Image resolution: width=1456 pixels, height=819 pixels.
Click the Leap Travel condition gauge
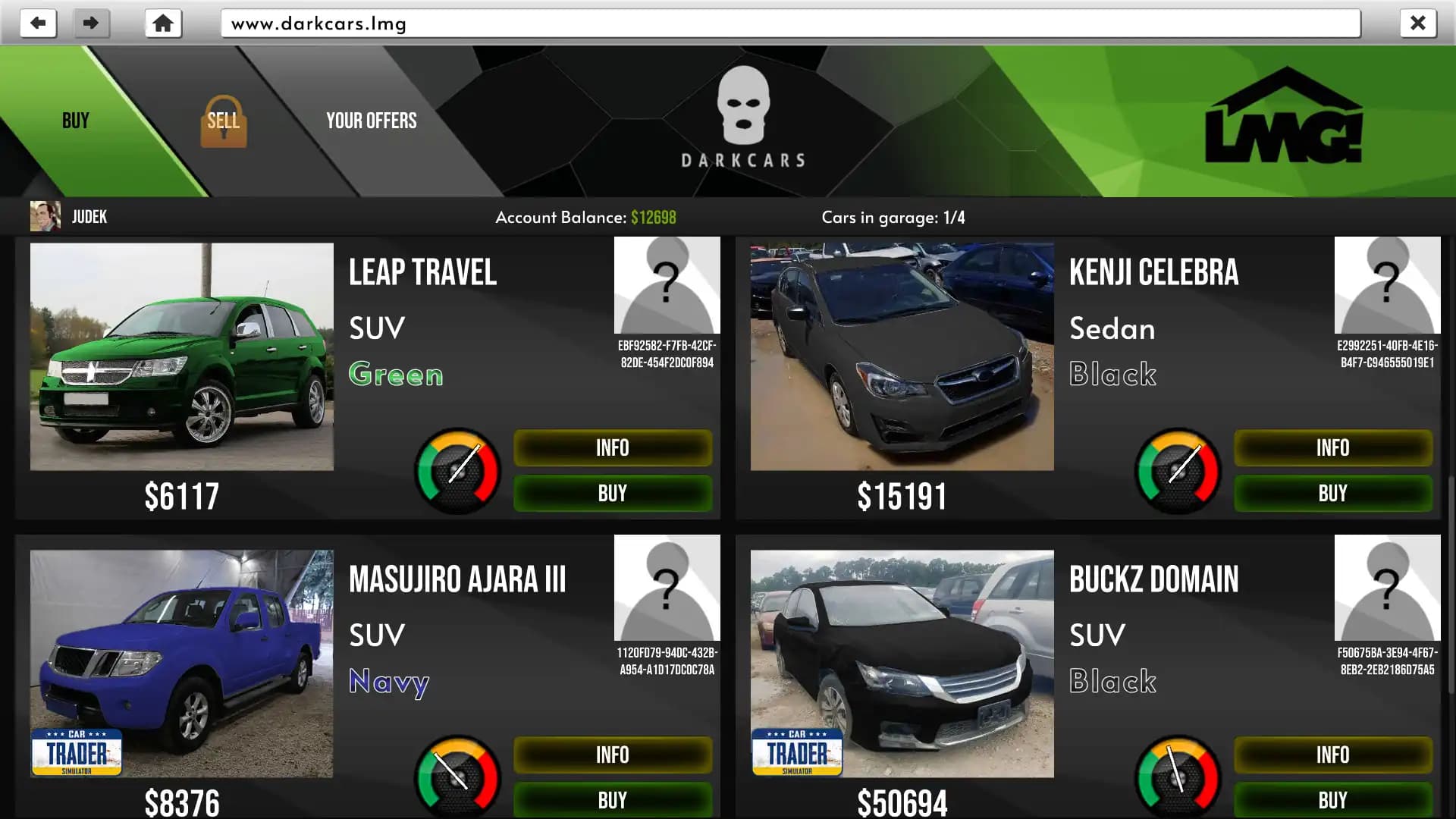point(457,470)
